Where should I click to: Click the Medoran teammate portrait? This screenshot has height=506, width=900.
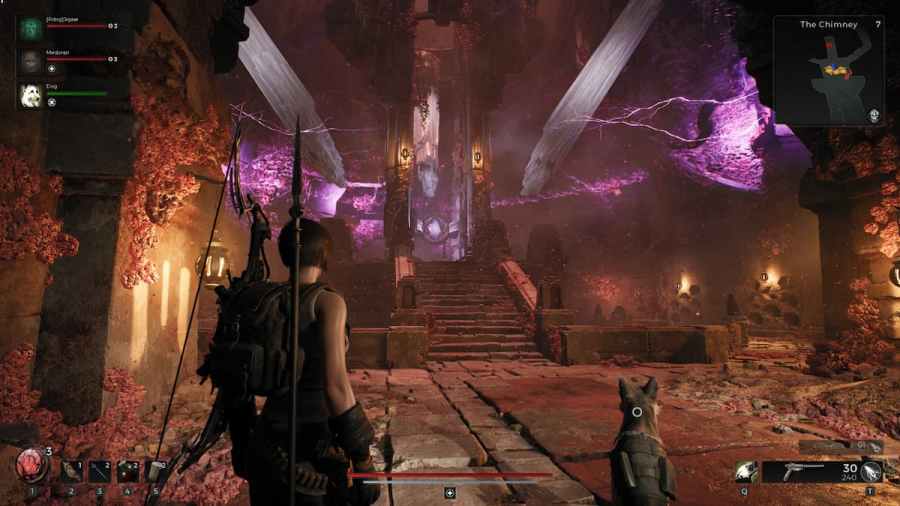(29, 62)
